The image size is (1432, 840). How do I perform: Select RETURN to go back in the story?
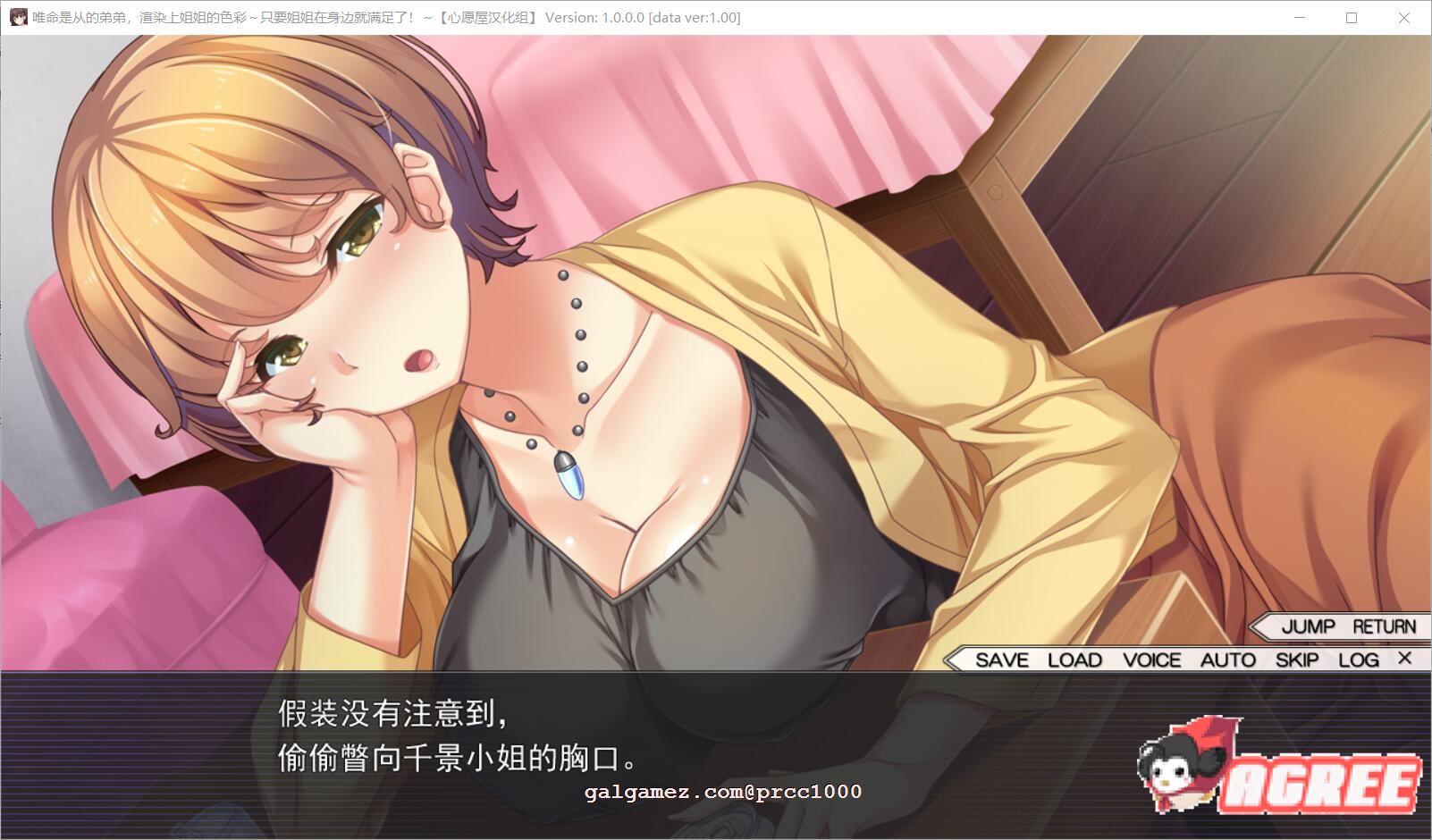[1385, 626]
